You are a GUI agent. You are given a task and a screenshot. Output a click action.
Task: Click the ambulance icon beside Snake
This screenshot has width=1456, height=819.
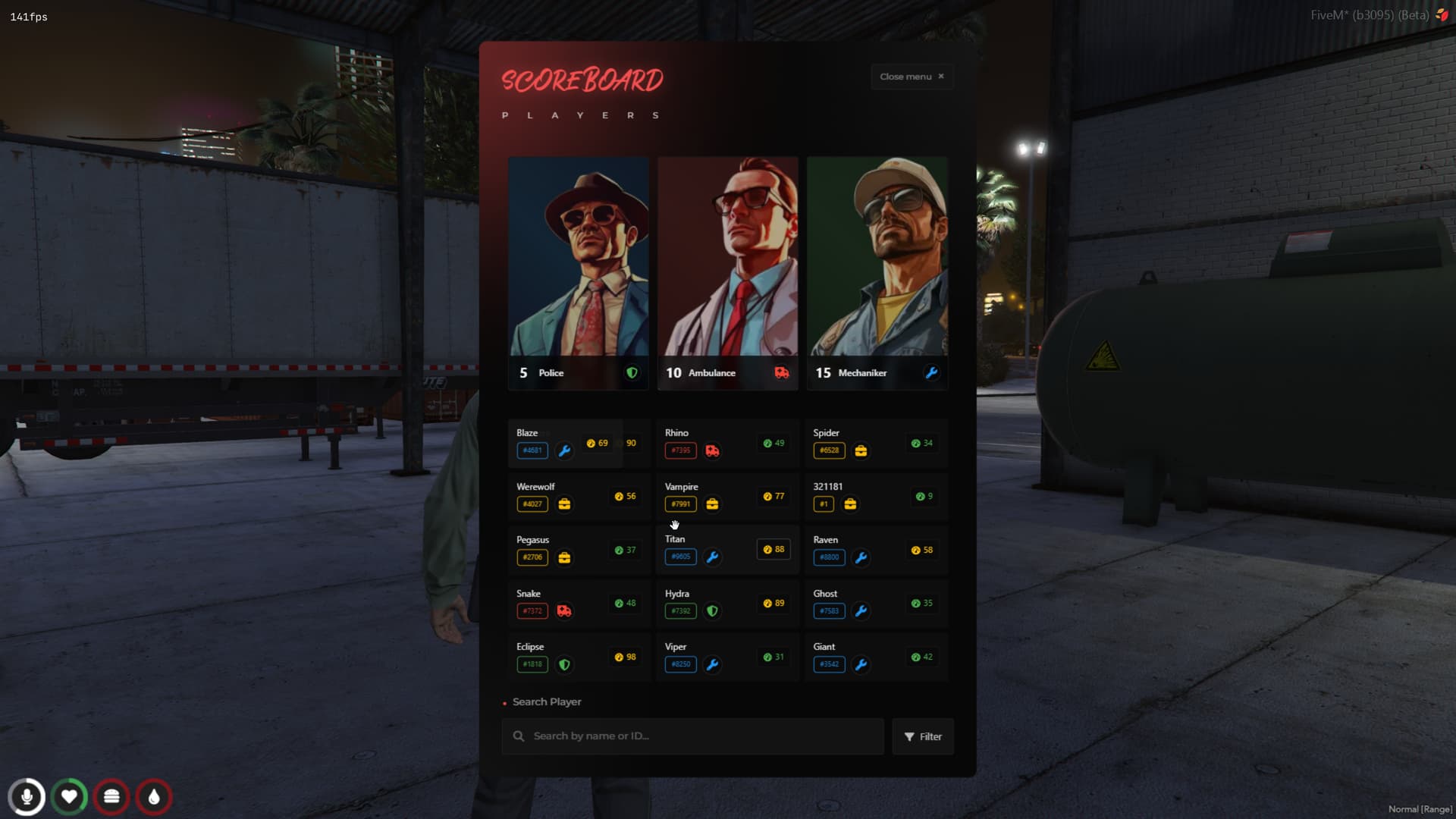point(564,611)
